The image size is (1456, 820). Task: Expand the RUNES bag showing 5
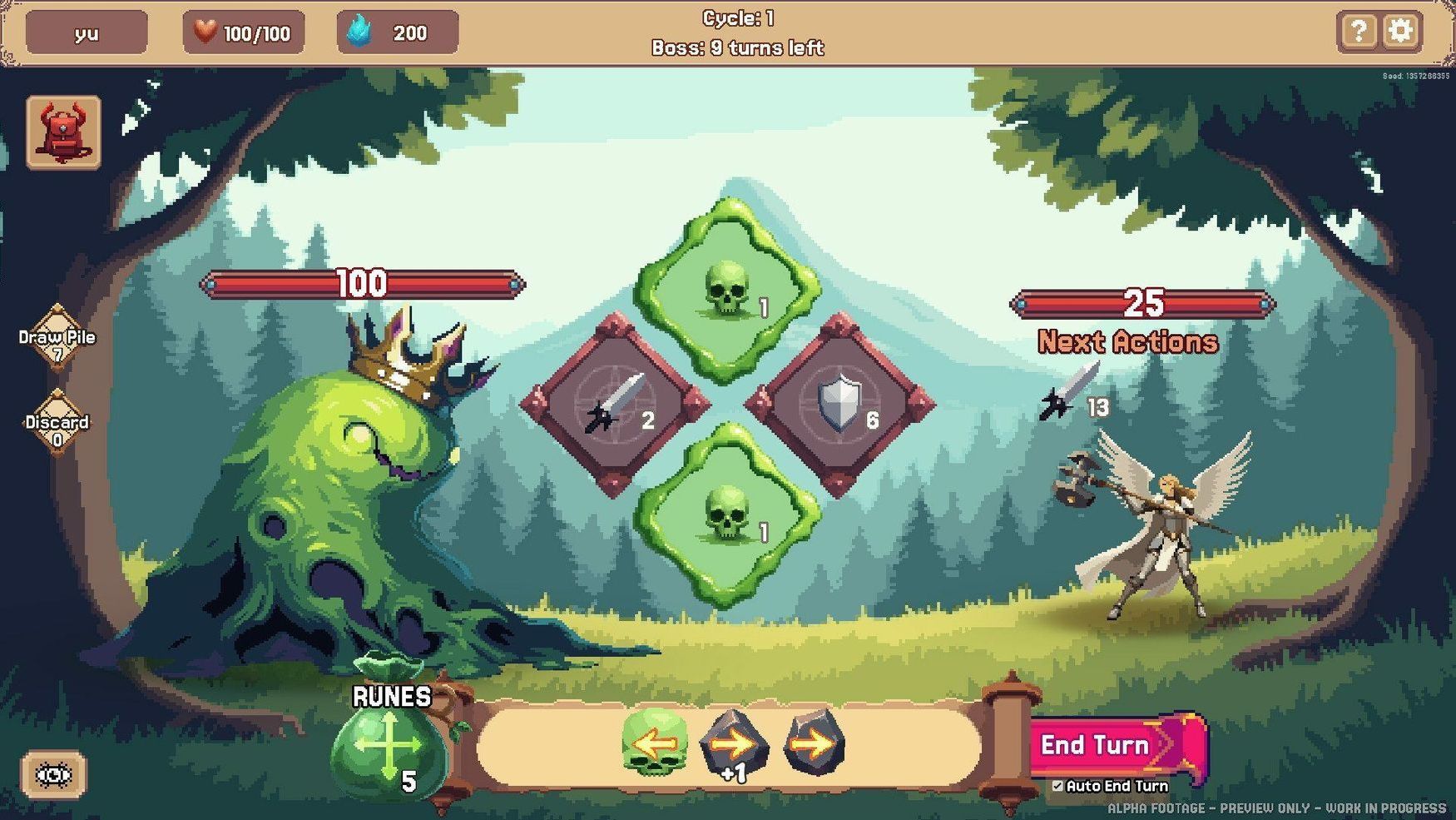(391, 749)
